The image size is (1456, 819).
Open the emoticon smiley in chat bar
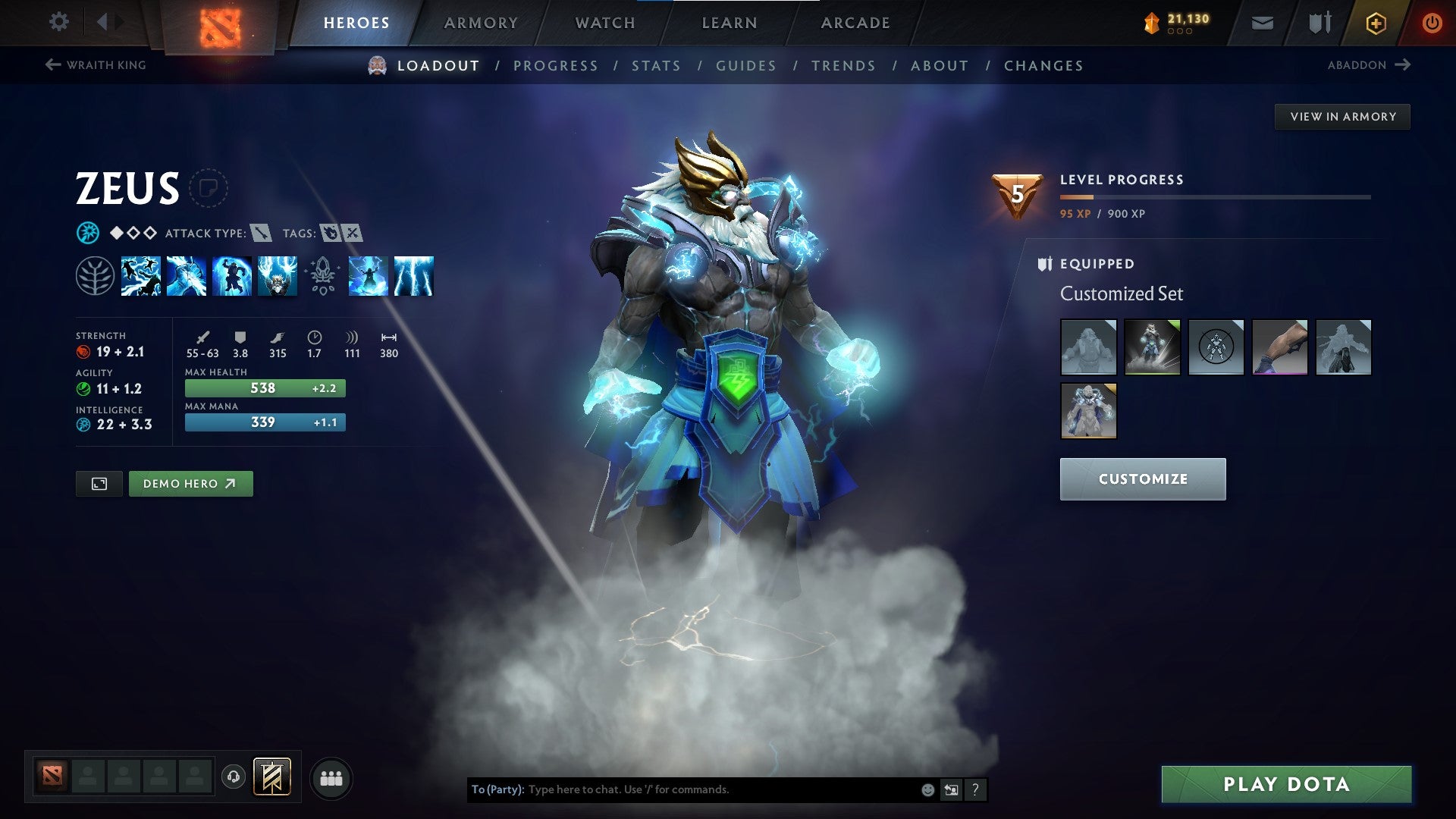tap(927, 789)
